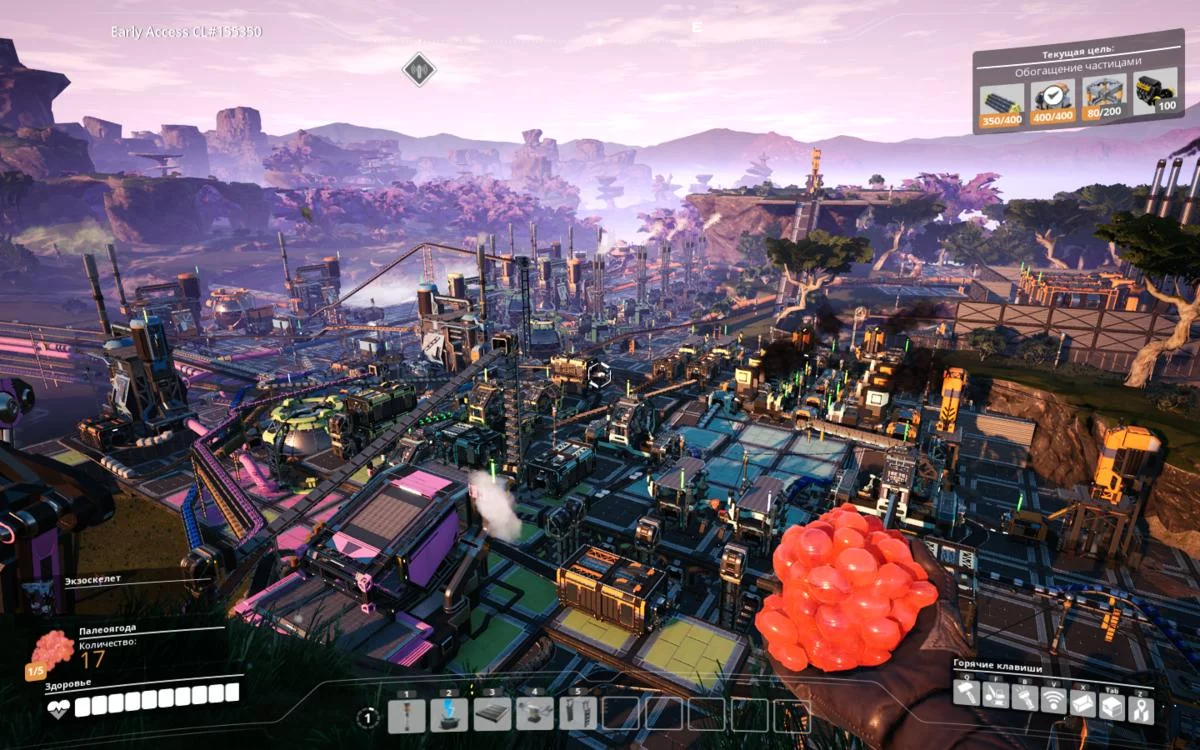This screenshot has height=750, width=1200.
Task: Click the compass marker icon at top
Action: tap(419, 69)
